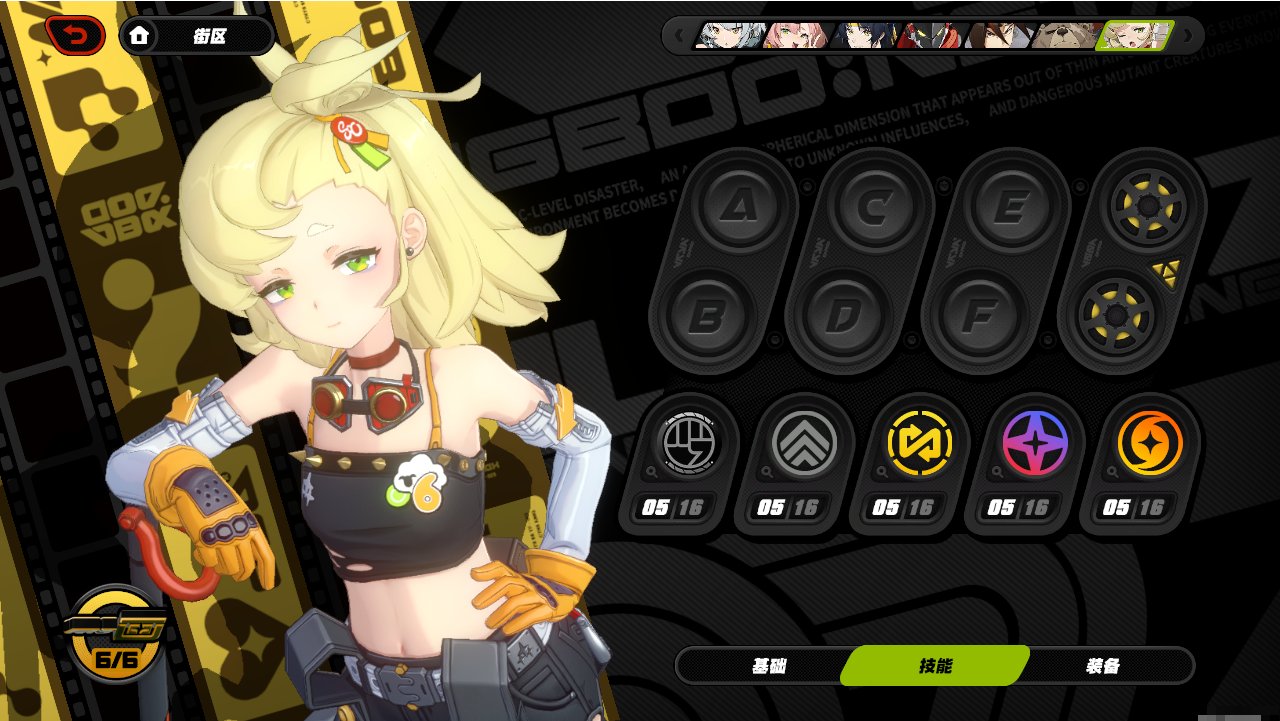Open core skill node C
The width and height of the screenshot is (1280, 721).
[x=874, y=207]
